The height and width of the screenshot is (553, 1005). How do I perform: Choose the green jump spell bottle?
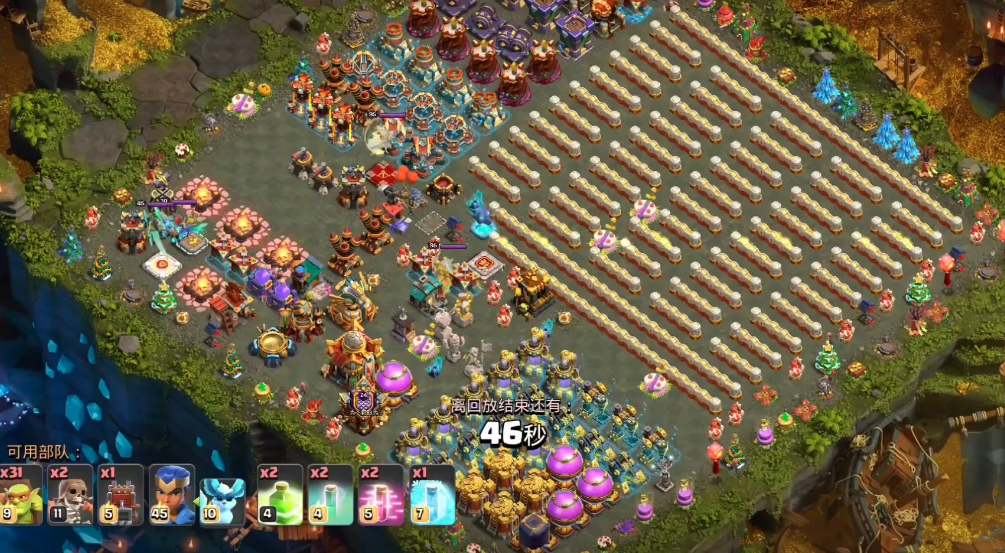280,495
